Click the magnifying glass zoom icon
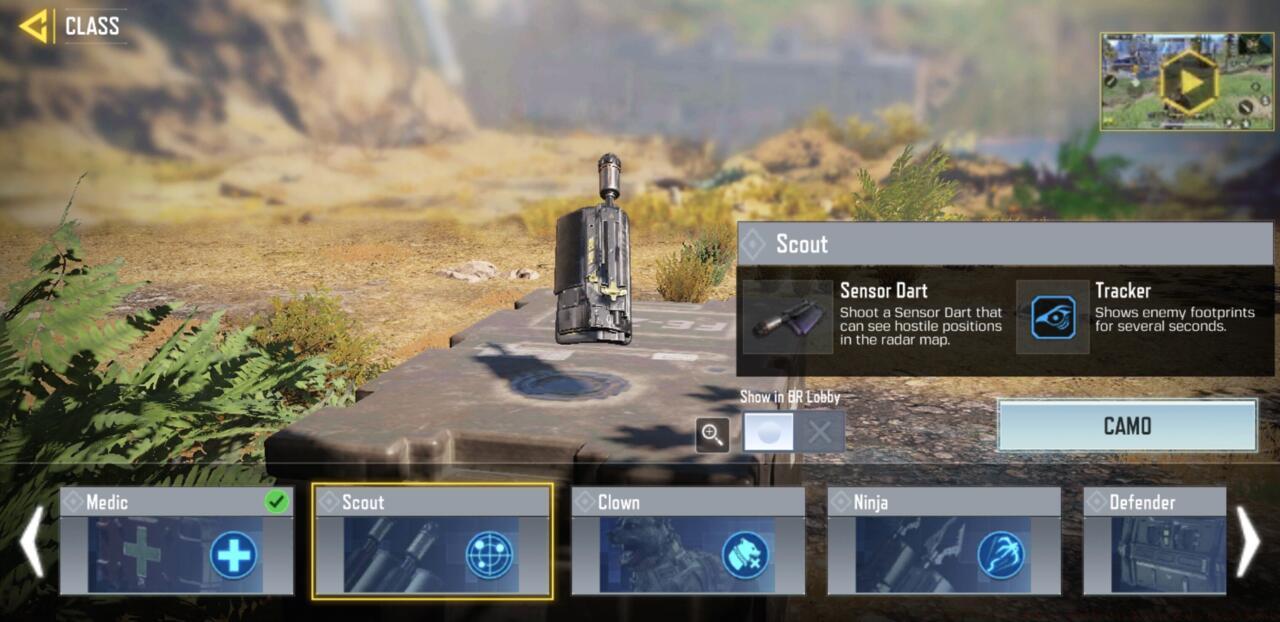 pyautogui.click(x=712, y=433)
